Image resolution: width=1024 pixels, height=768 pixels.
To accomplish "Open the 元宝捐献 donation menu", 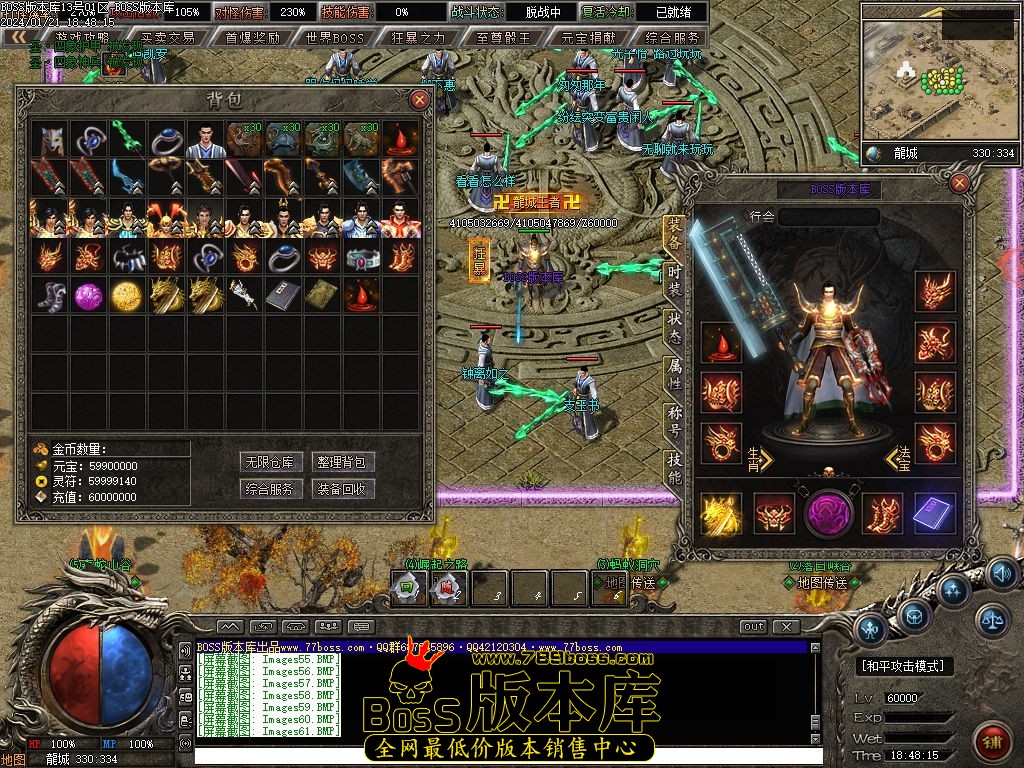I will pos(588,38).
